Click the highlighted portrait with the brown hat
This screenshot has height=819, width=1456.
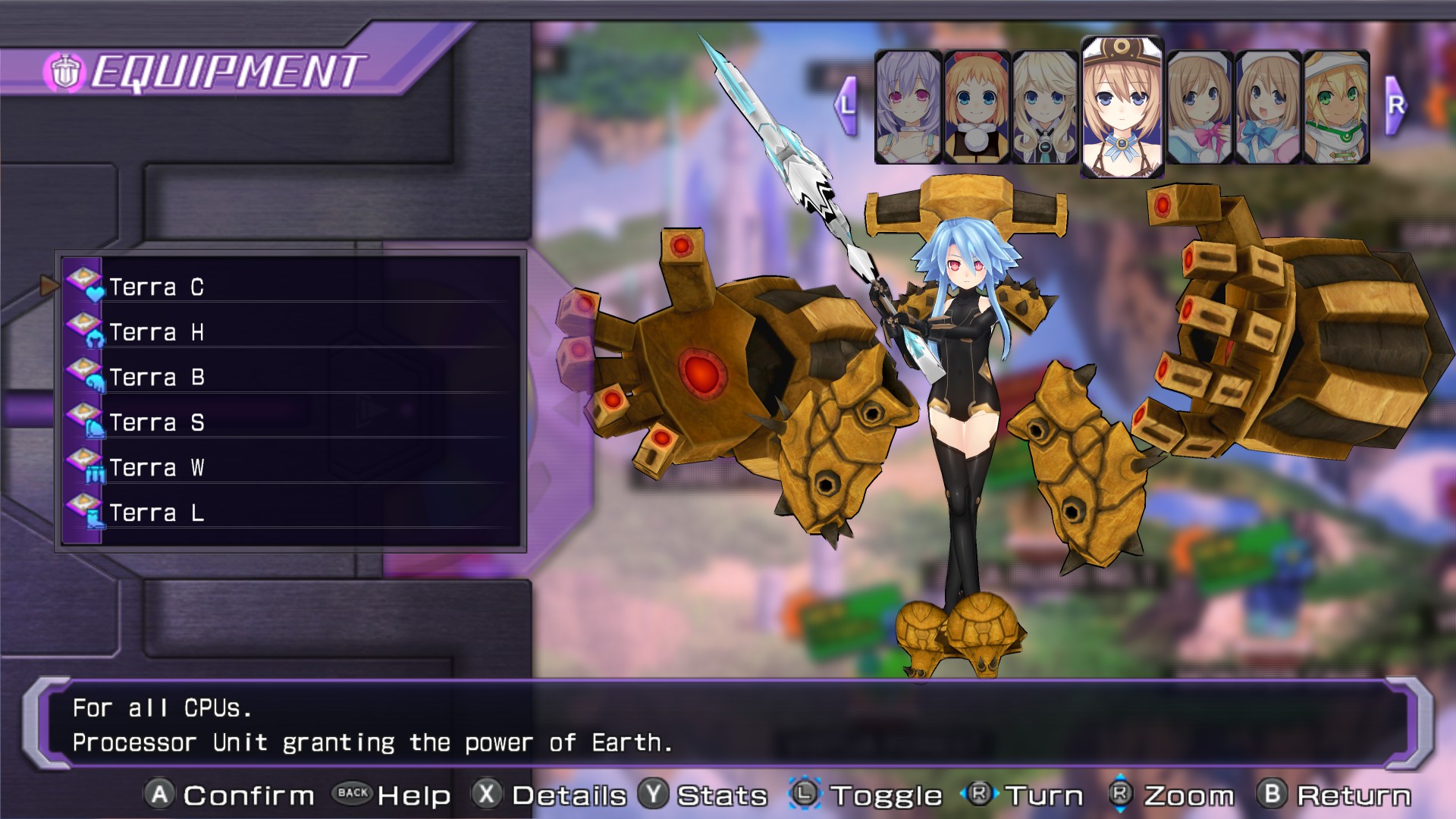[x=1122, y=107]
